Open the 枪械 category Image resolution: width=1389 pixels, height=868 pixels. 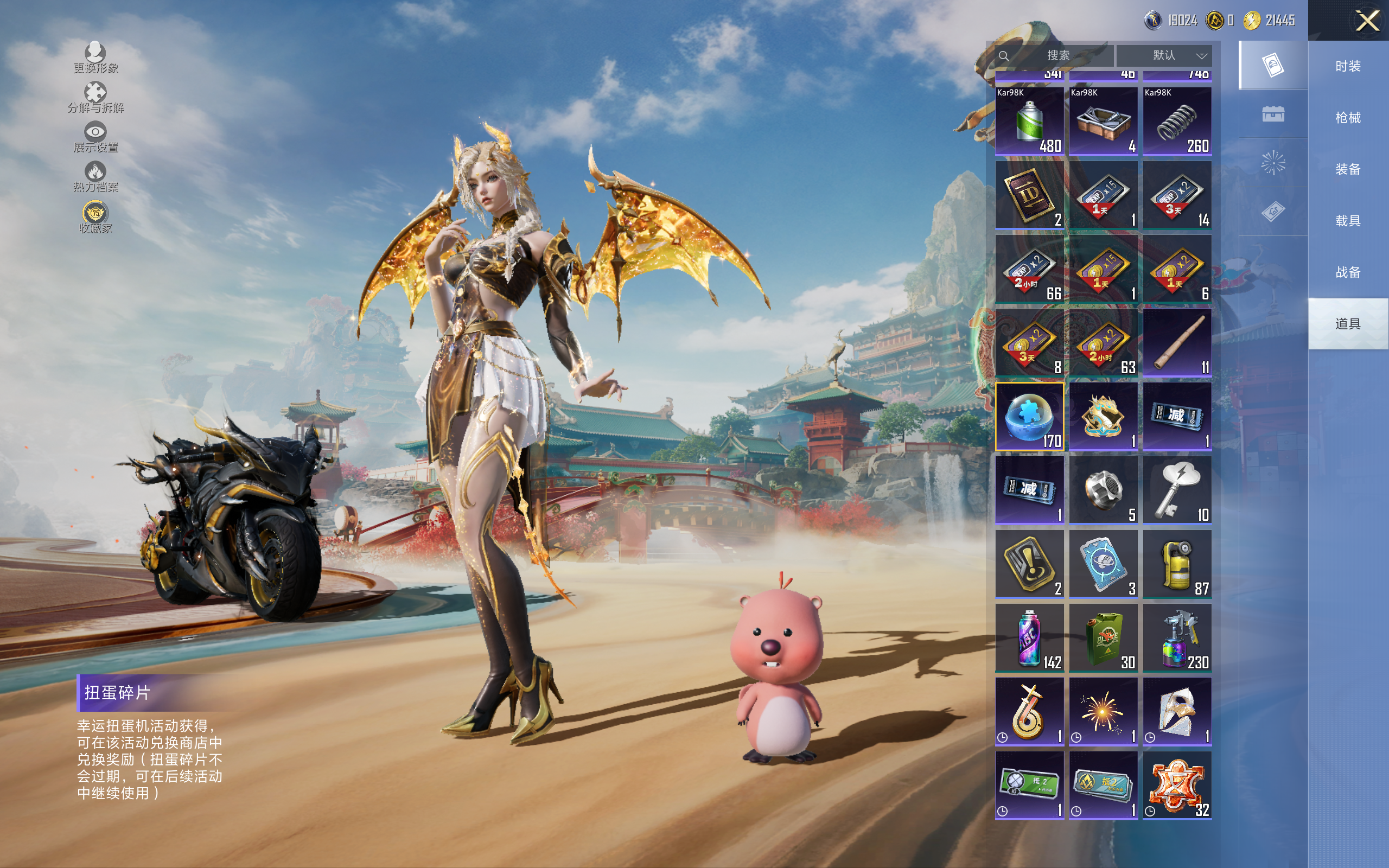[1347, 118]
